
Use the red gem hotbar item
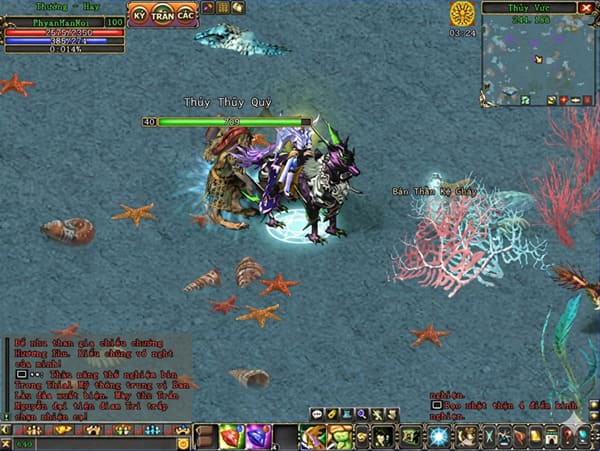tap(231, 436)
